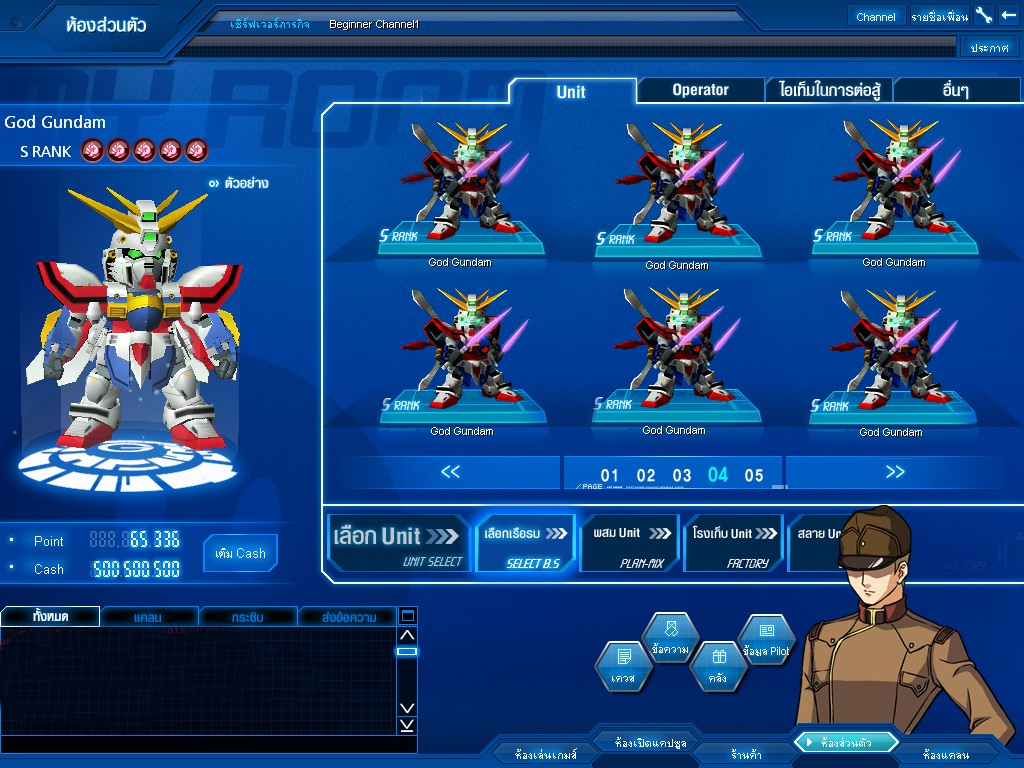Open the gift box storage hexagon
Image resolution: width=1024 pixels, height=768 pixels.
(x=718, y=666)
